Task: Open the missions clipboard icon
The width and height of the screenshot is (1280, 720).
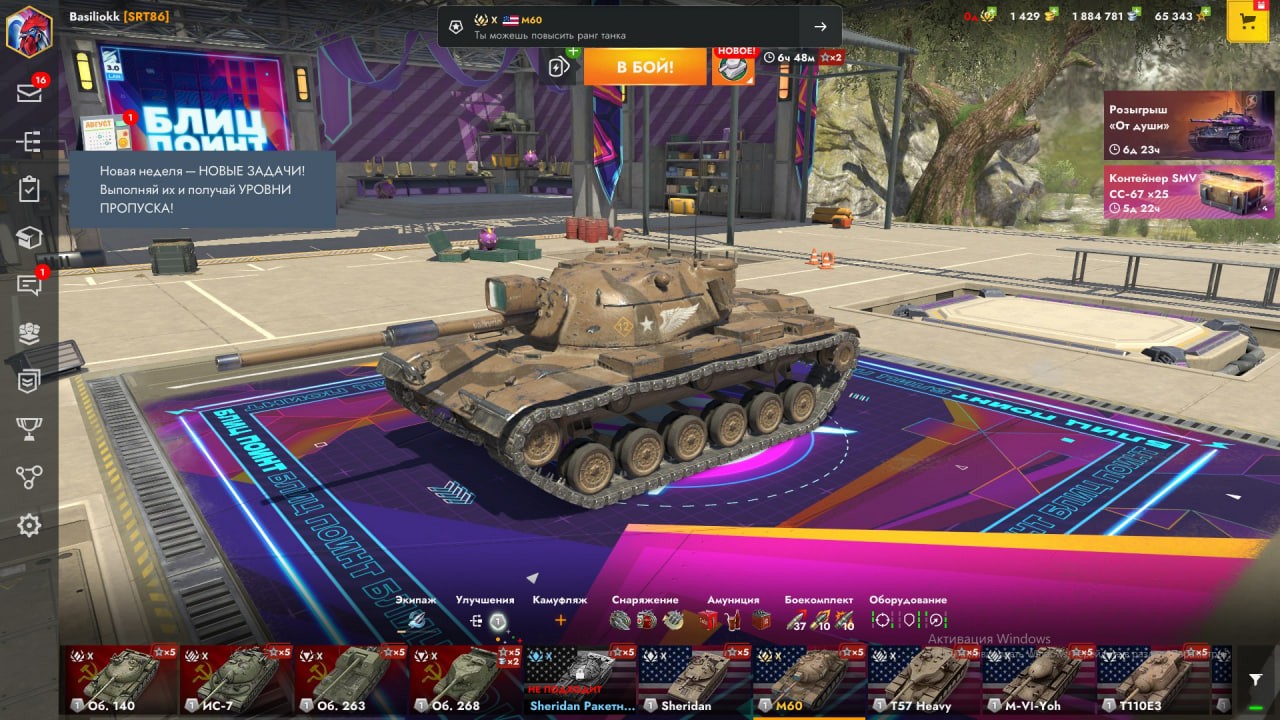Action: coord(29,189)
